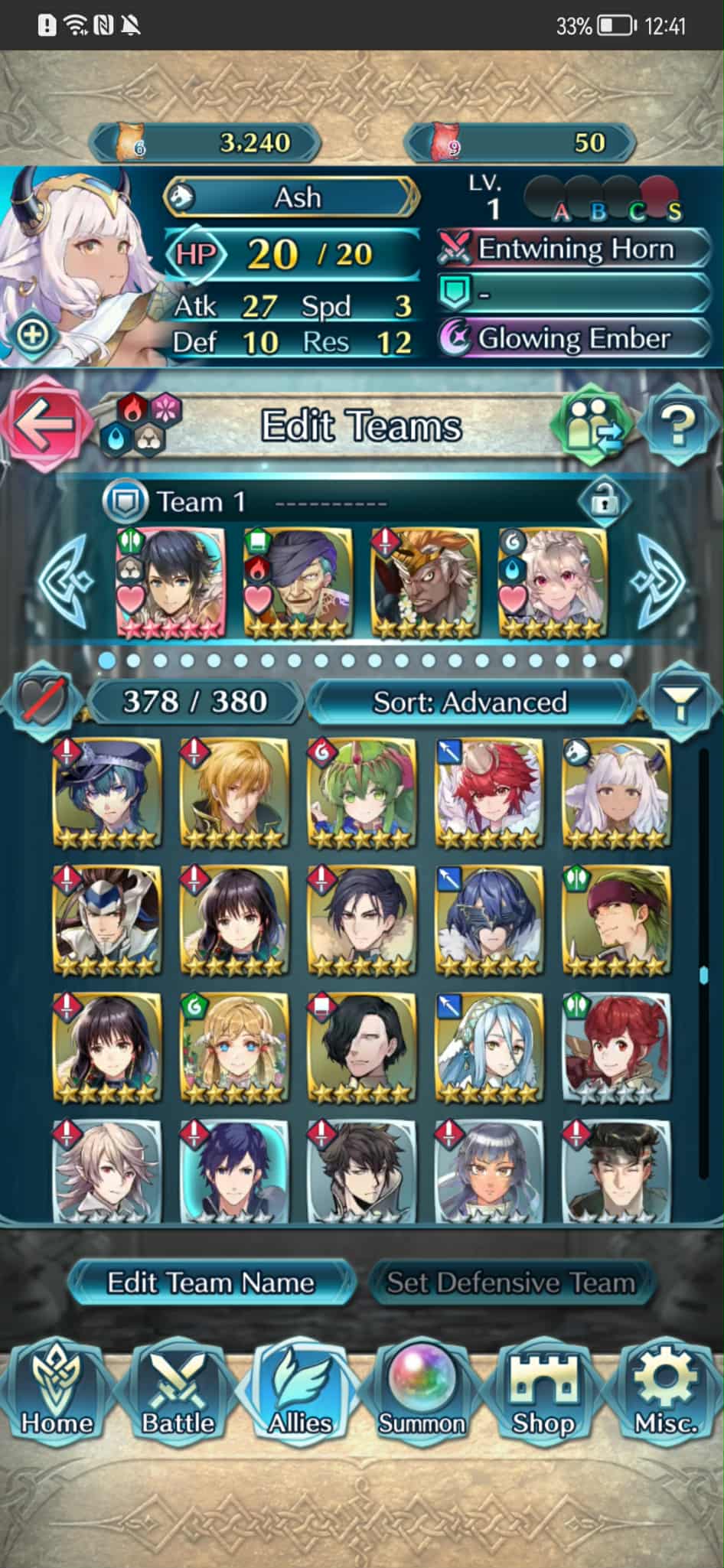The height and width of the screenshot is (1568, 724).
Task: Click the Set Defensive Team button
Action: coord(510,1283)
